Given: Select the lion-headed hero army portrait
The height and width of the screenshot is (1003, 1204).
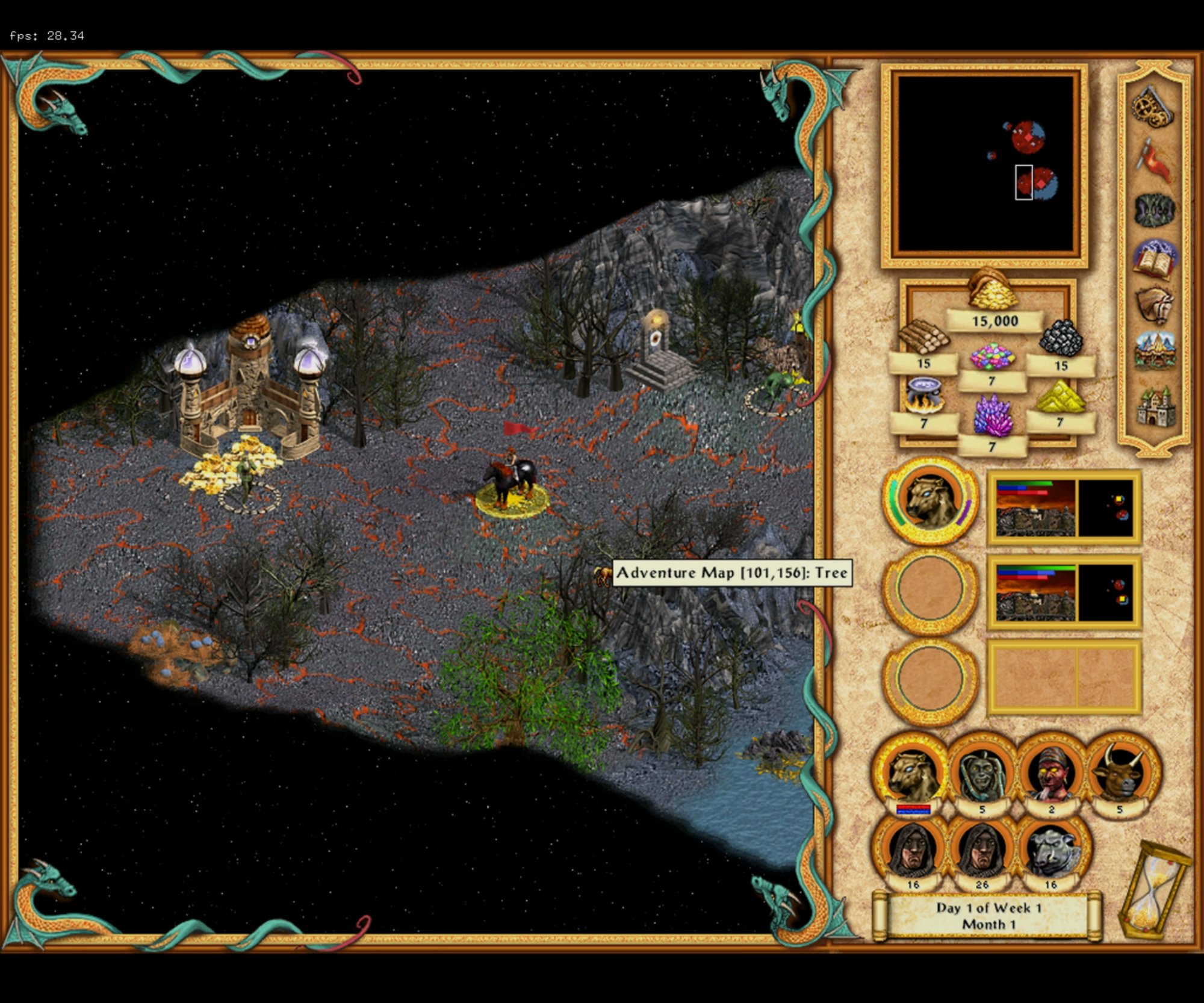Looking at the screenshot, I should click(x=930, y=501).
